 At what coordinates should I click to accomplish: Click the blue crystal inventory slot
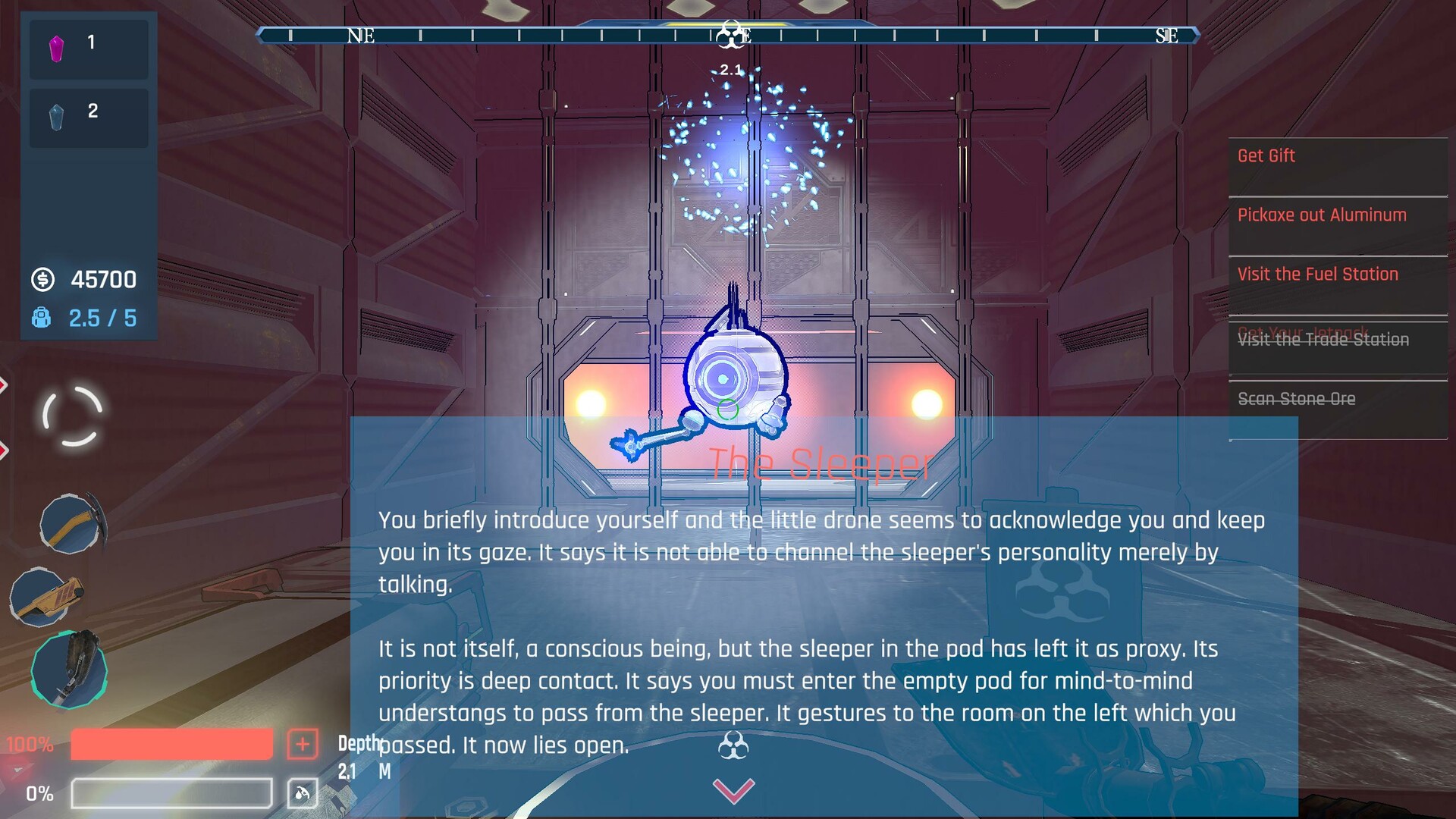pyautogui.click(x=87, y=115)
